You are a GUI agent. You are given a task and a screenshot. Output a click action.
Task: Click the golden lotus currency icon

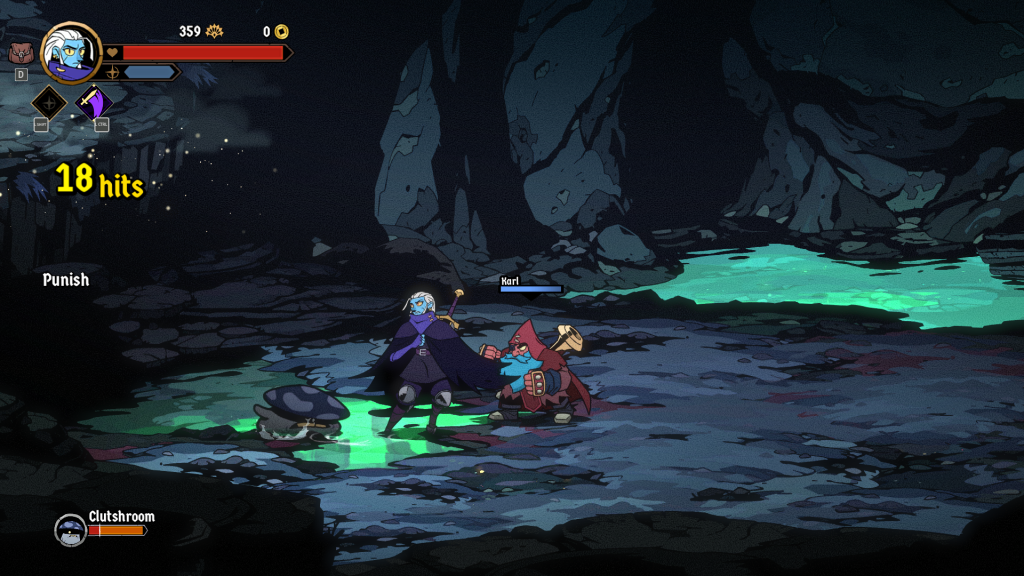click(x=214, y=32)
